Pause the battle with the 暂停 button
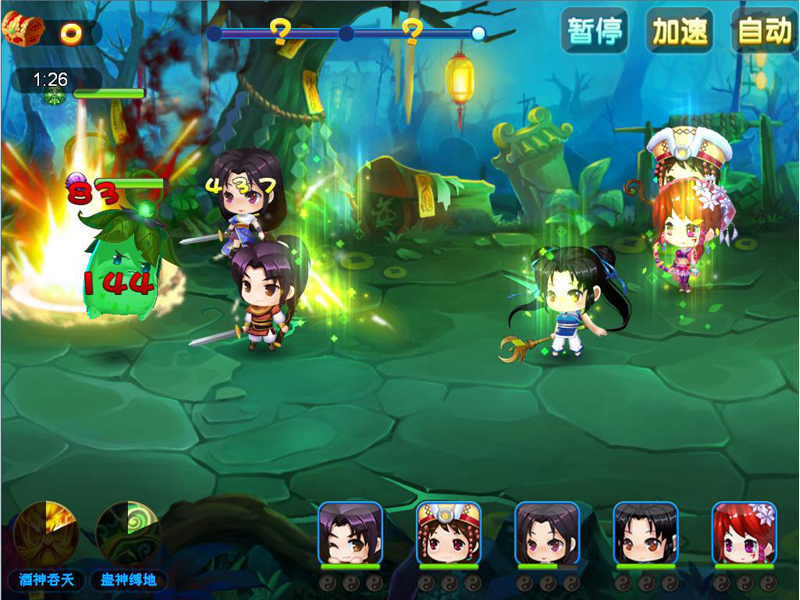Viewport: 800px width, 600px height. pos(595,31)
